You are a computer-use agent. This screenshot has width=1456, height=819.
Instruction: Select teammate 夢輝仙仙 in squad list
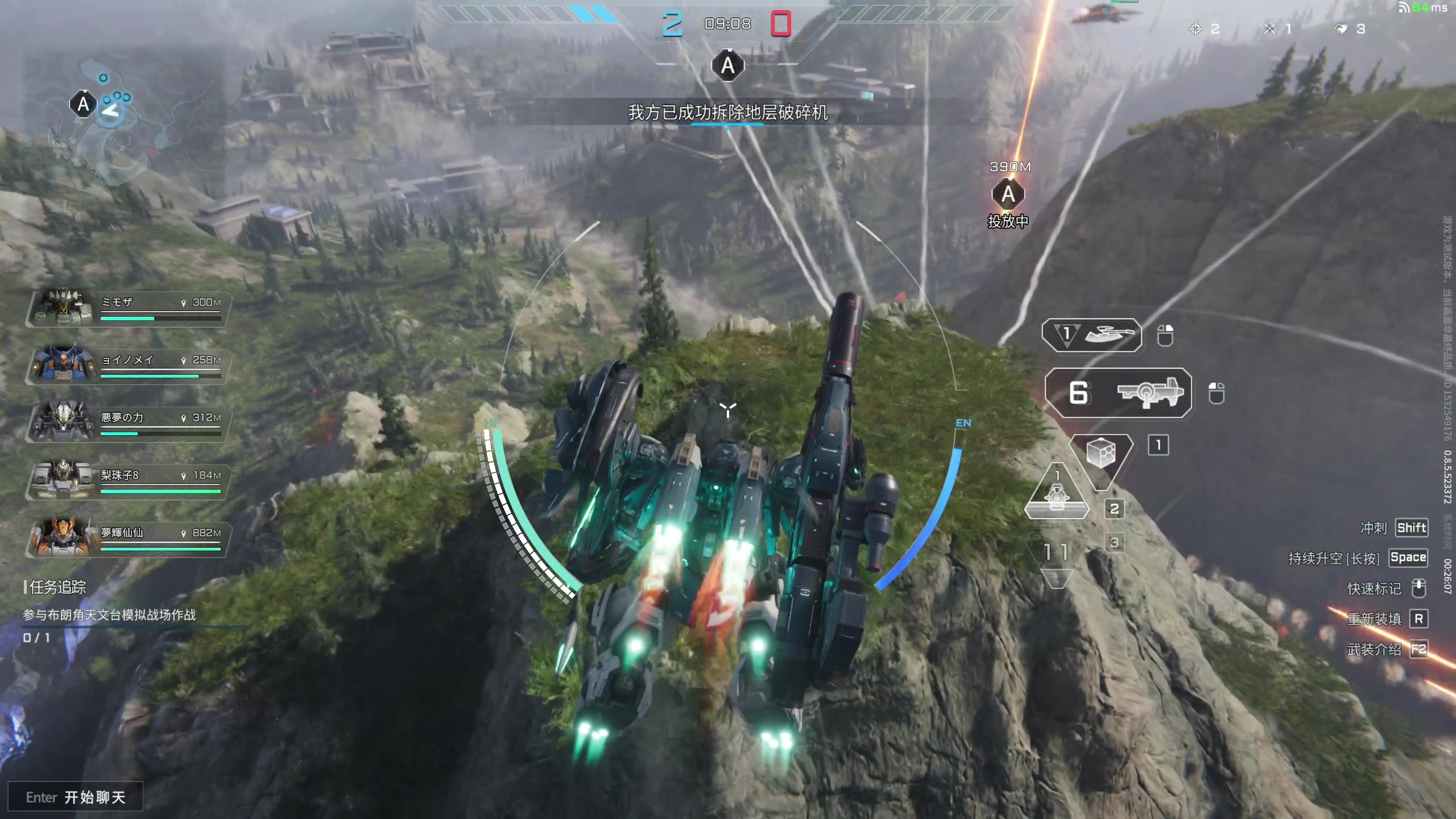[127, 538]
